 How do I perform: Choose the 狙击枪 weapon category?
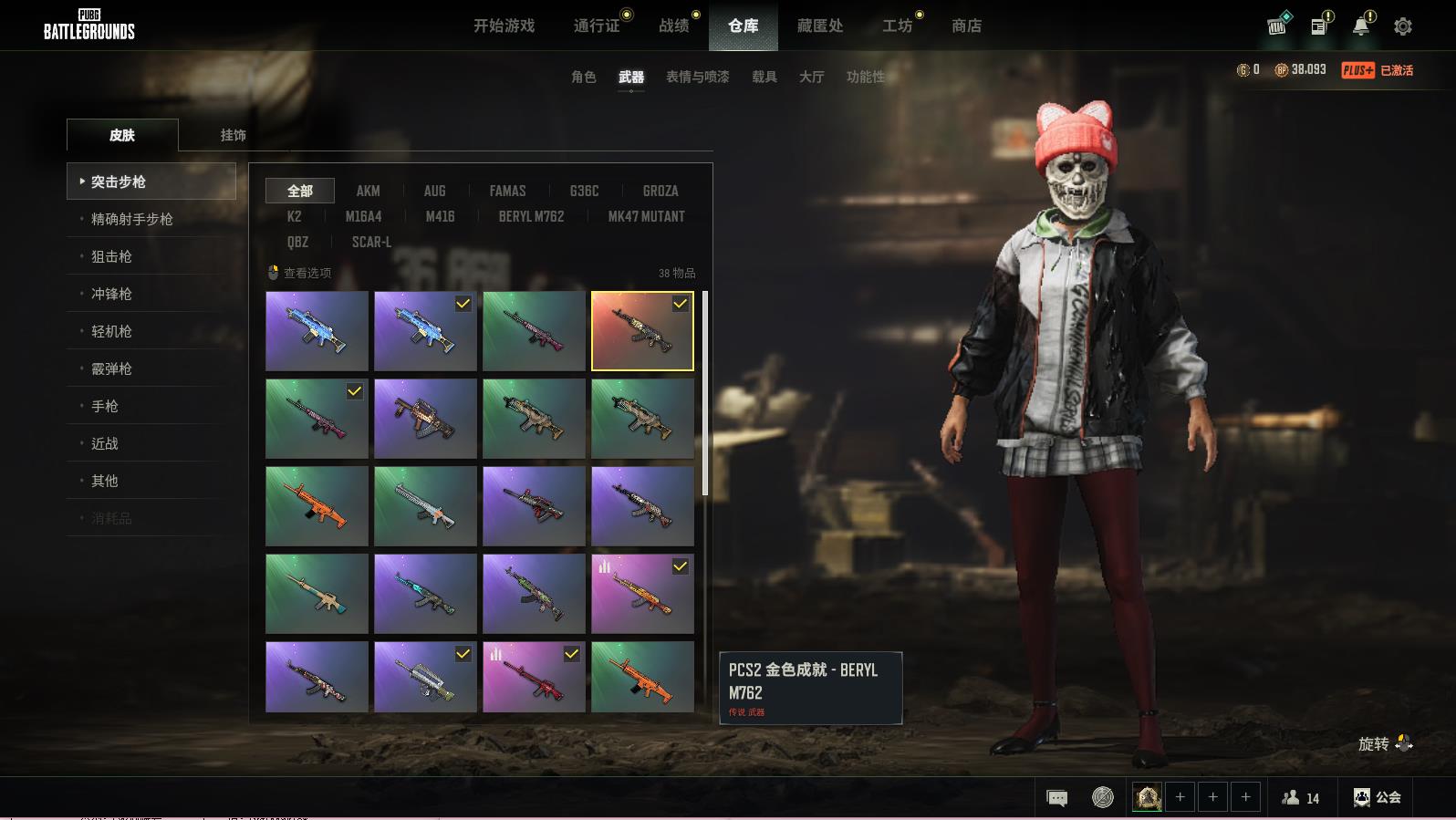111,256
